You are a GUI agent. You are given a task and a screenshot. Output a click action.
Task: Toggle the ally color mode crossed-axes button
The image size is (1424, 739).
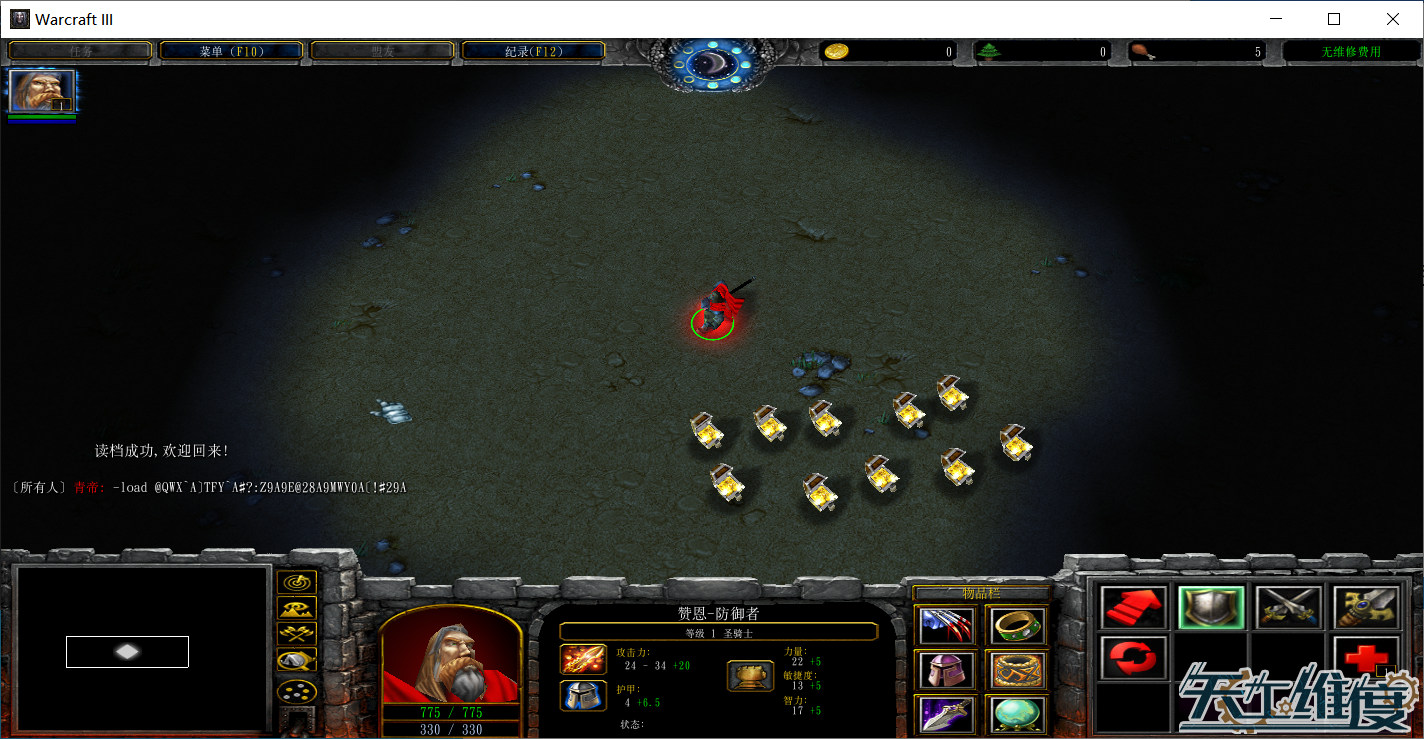click(x=297, y=633)
